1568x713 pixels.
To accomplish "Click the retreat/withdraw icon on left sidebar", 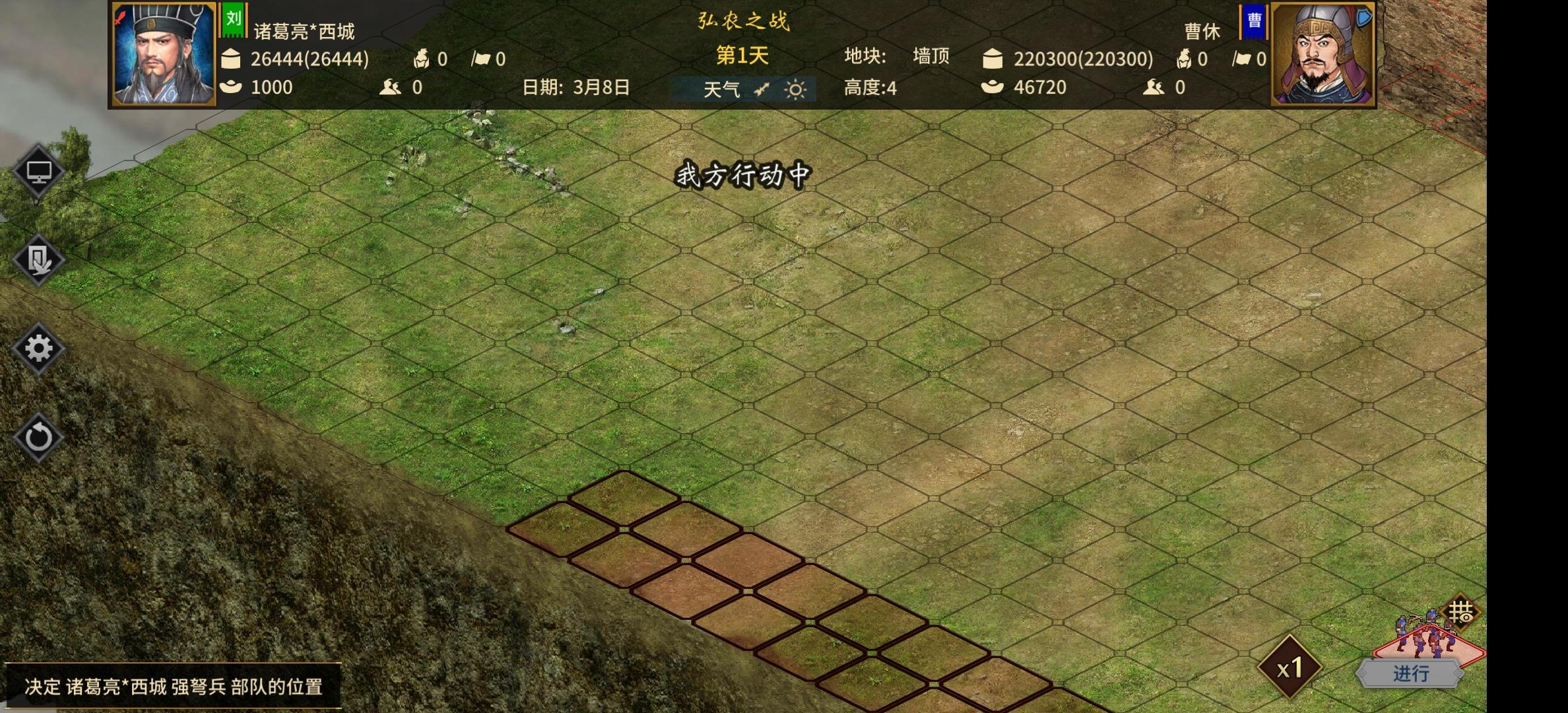I will [x=38, y=257].
